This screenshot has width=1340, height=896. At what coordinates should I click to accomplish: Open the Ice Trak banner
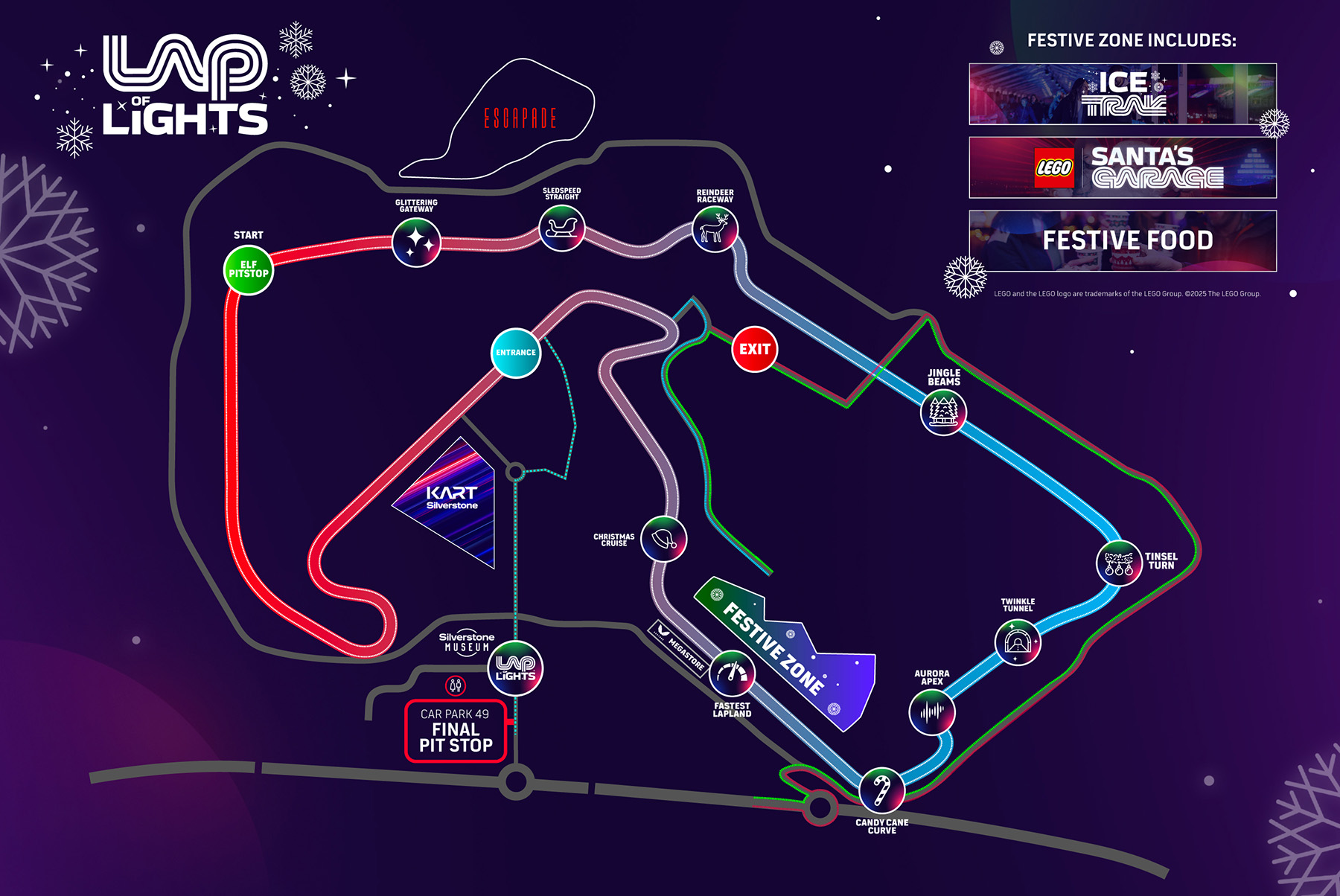pos(1122,94)
